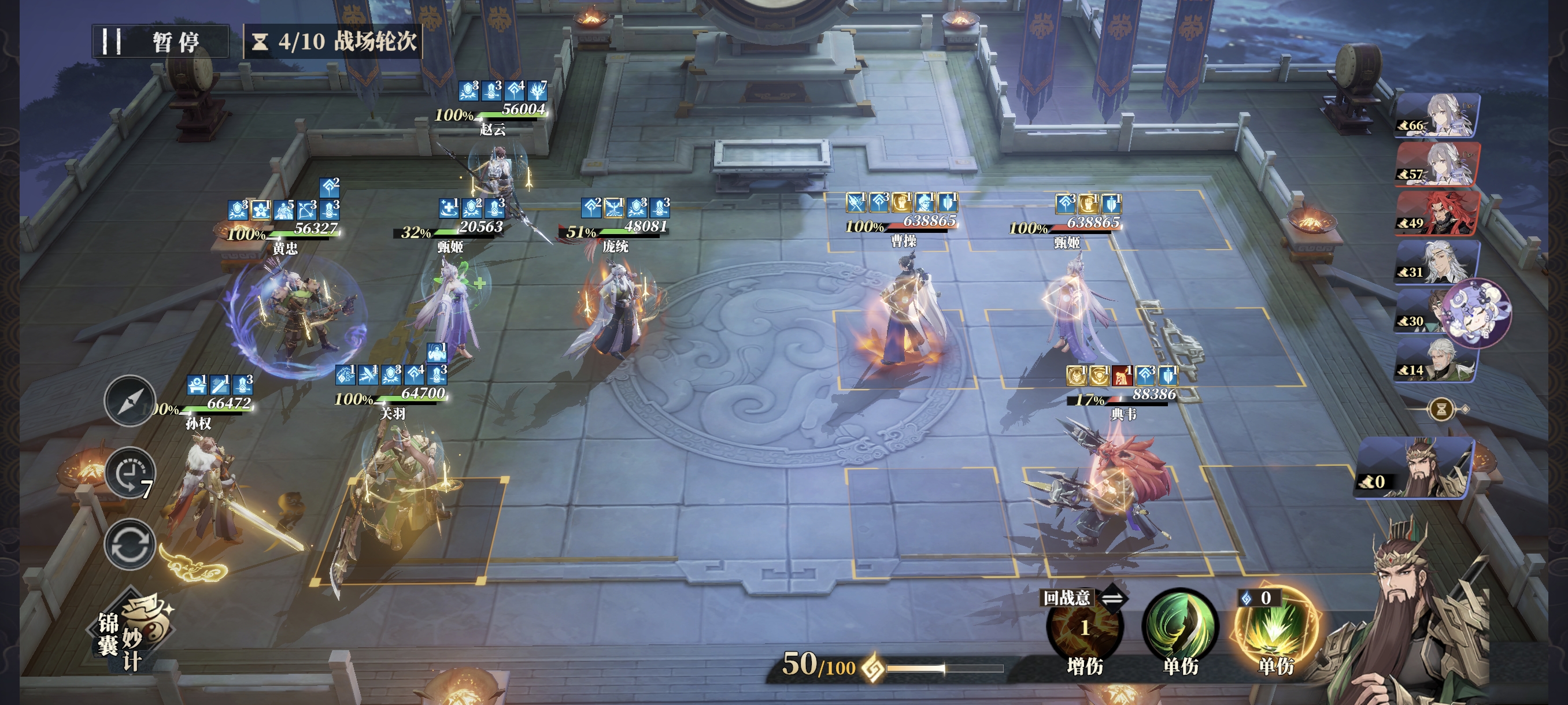The height and width of the screenshot is (705, 1568).
Task: Click the hourglass round marker in turn order
Action: click(x=1441, y=409)
